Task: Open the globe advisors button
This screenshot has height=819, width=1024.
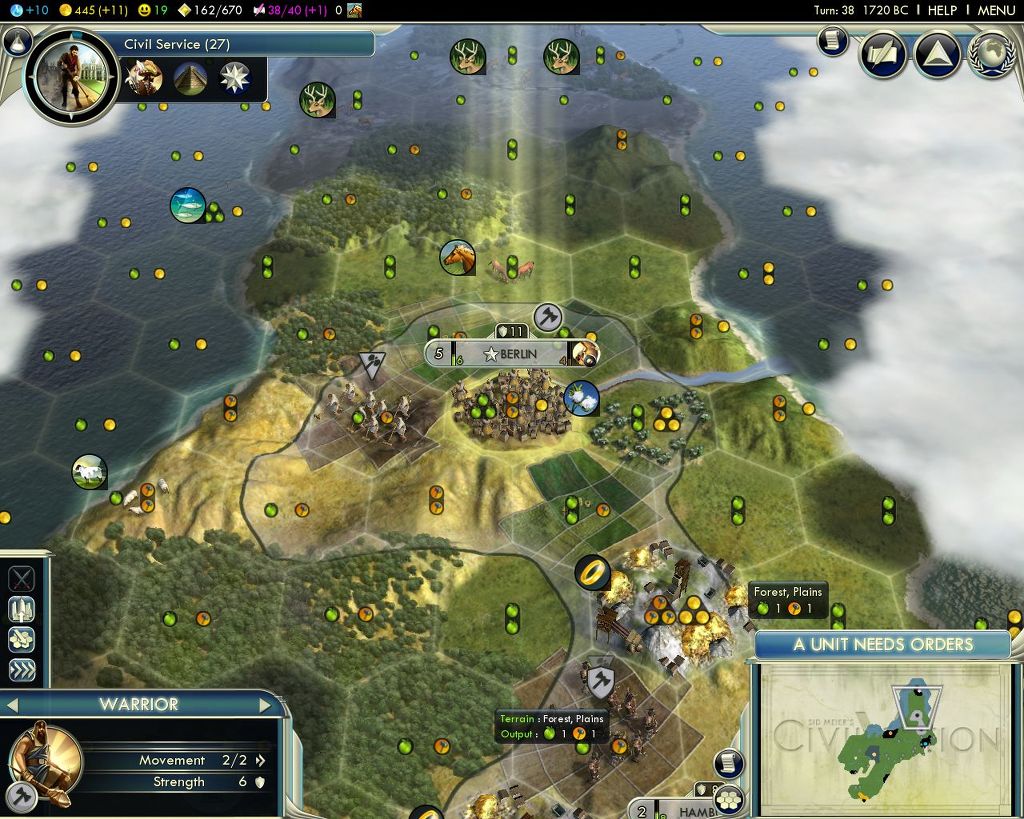Action: click(992, 54)
